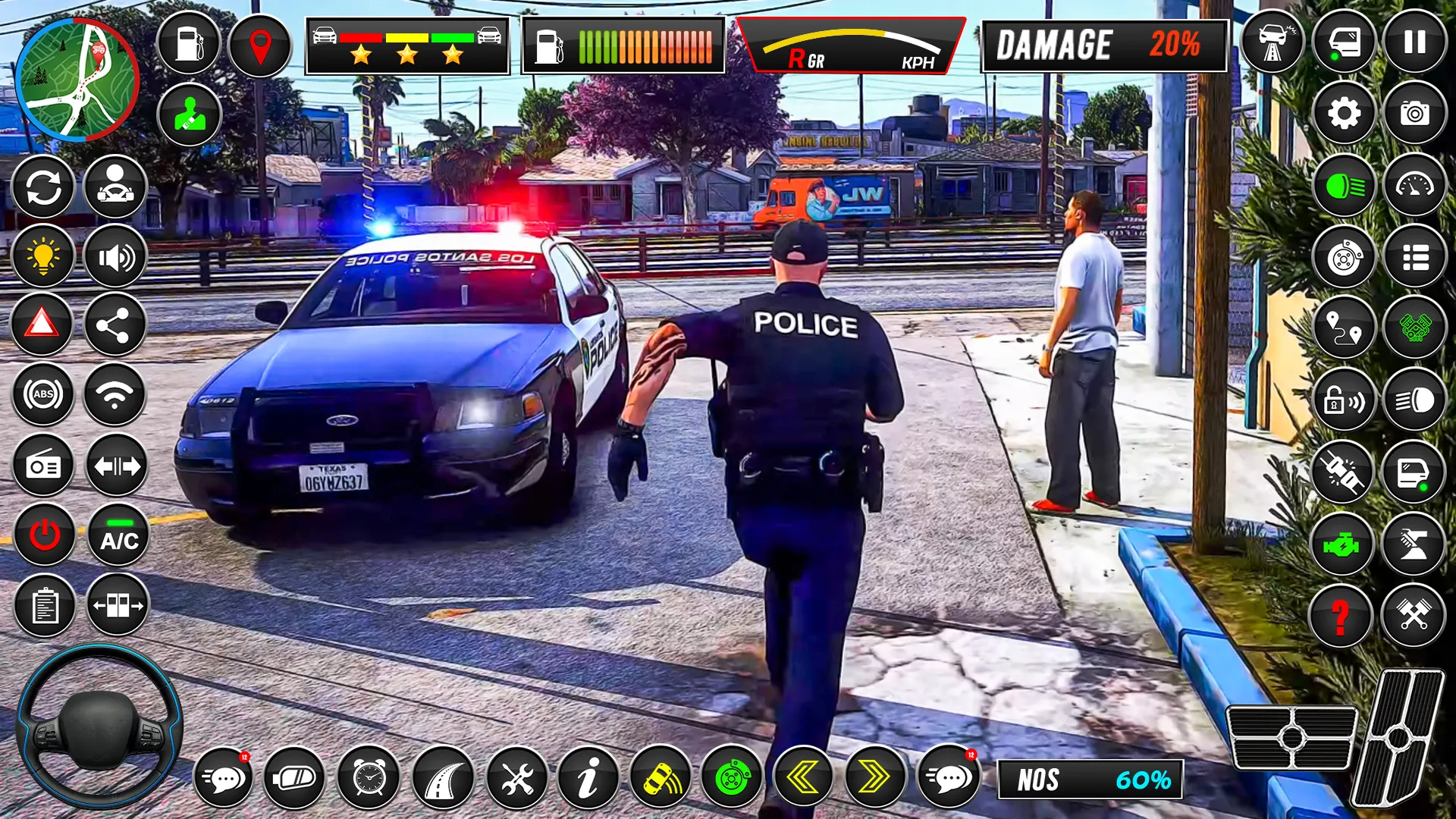1456x819 pixels.
Task: Open the info button
Action: (588, 777)
